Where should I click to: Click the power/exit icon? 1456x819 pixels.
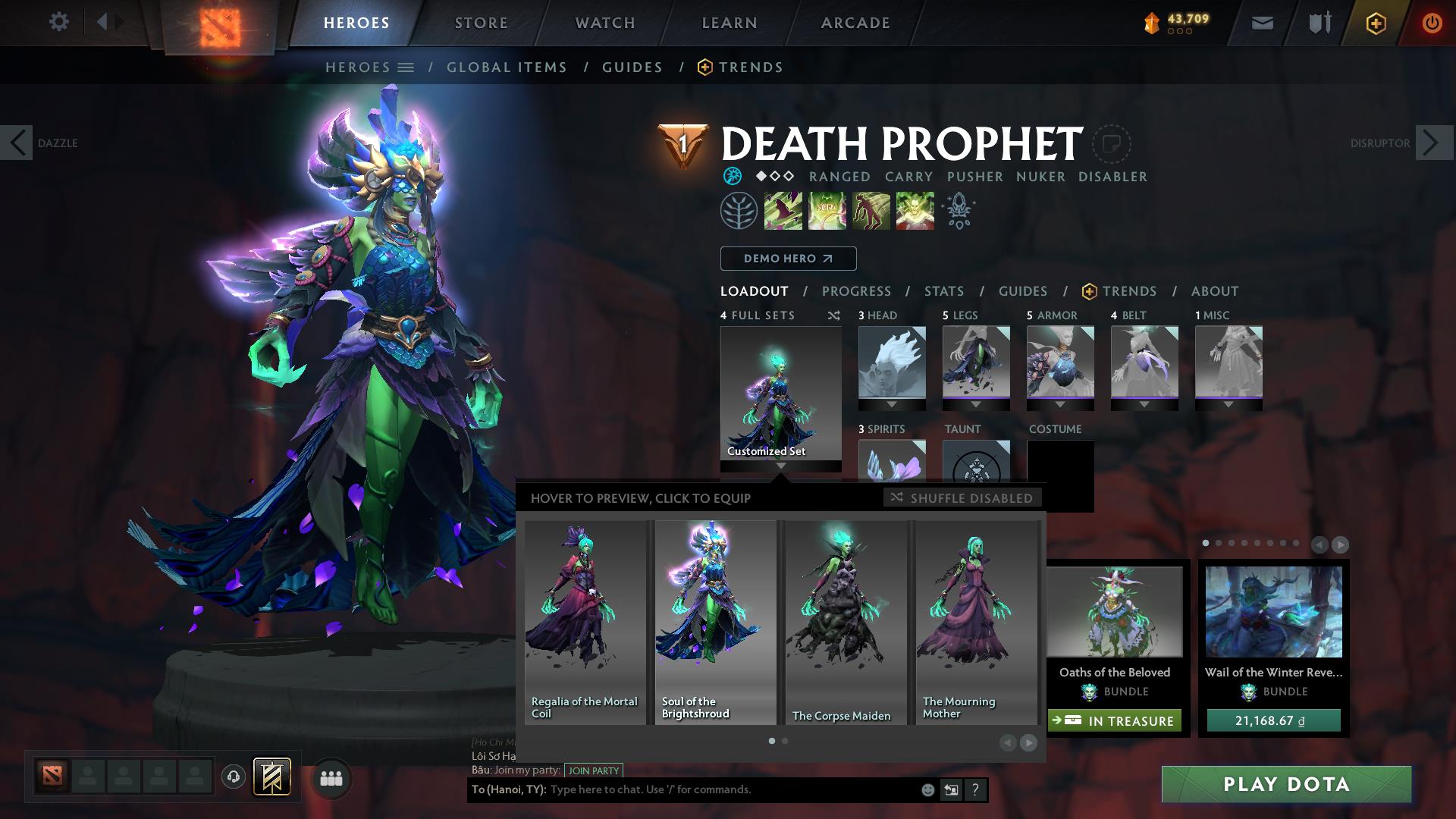pos(1432,22)
